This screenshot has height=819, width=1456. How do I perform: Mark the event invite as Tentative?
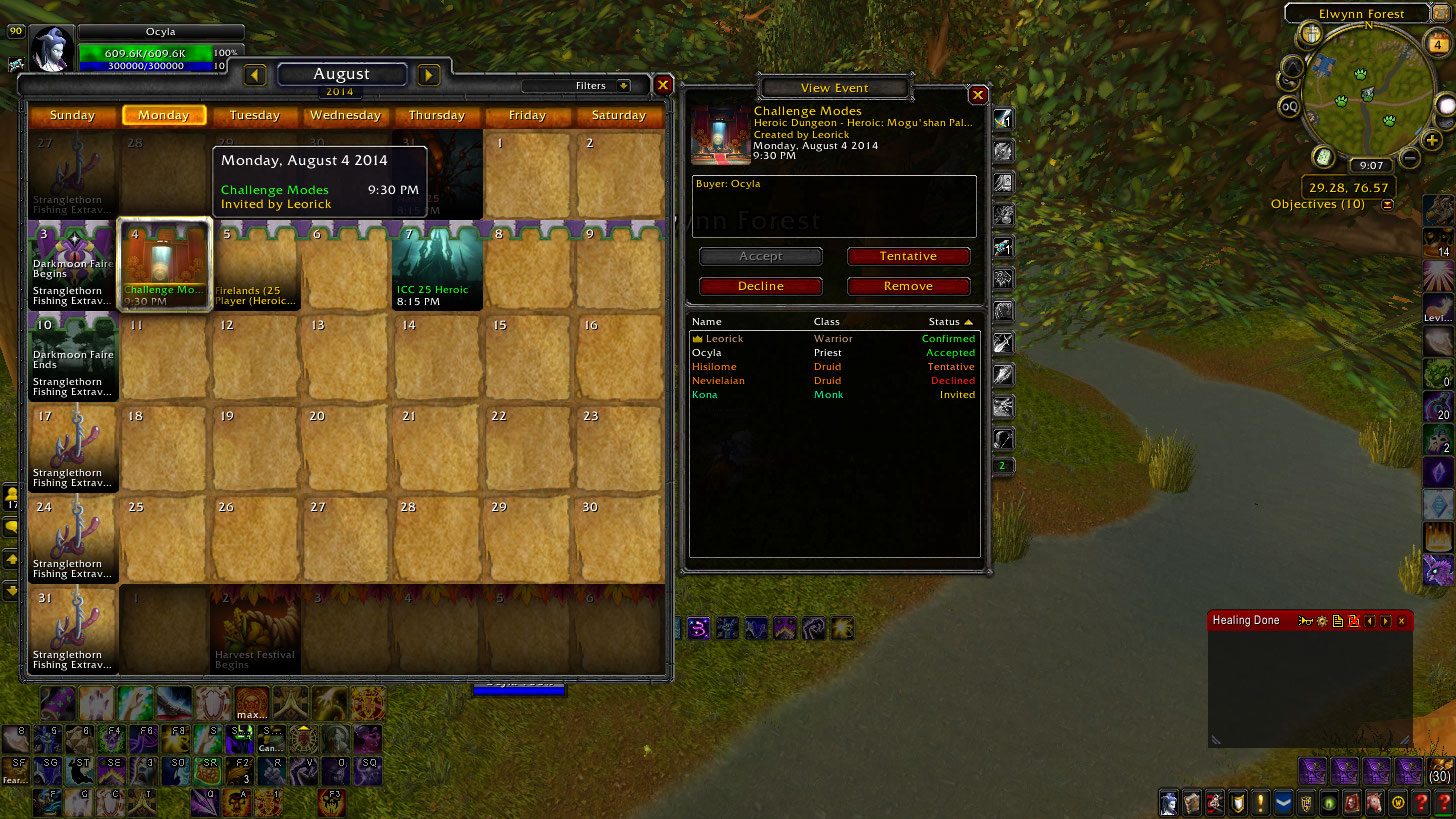(908, 257)
